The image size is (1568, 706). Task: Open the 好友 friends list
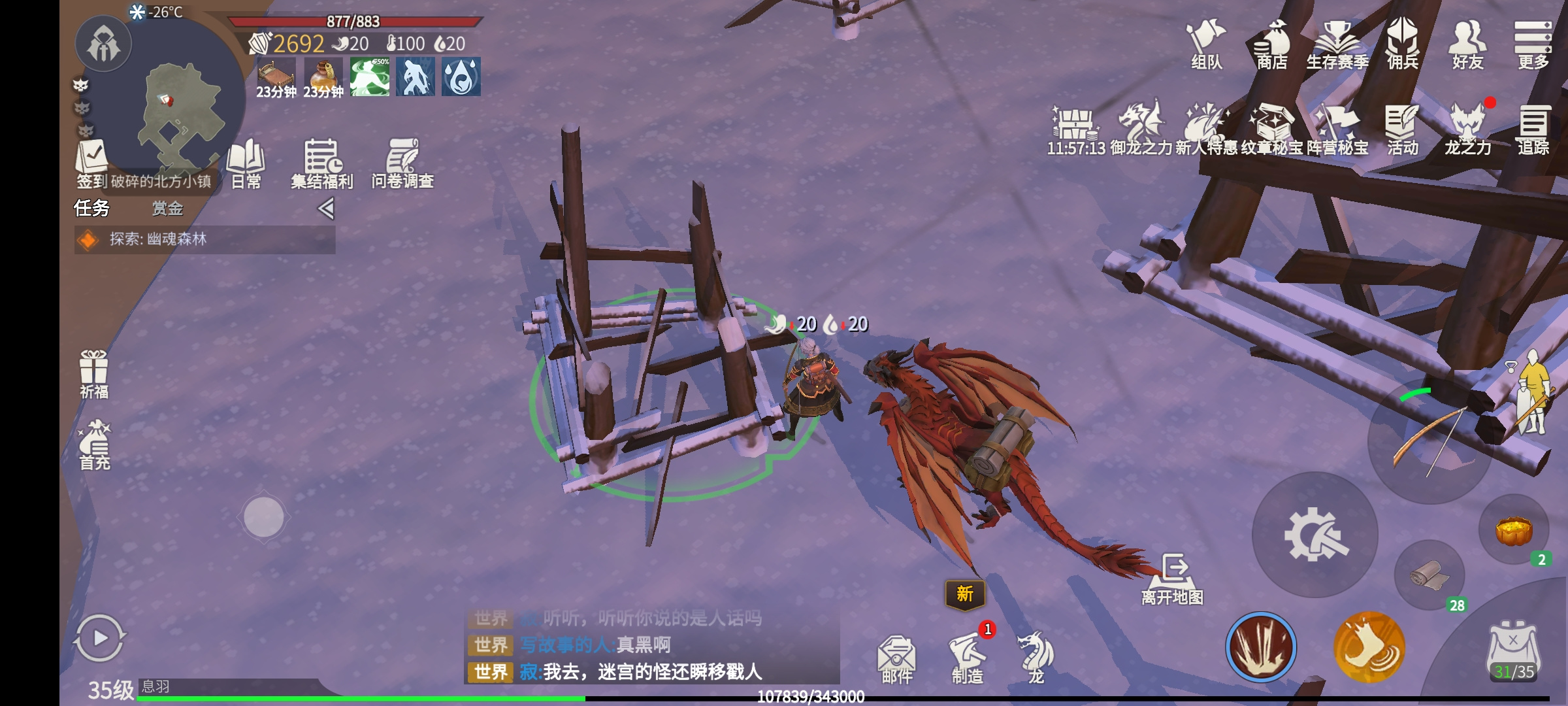click(x=1467, y=43)
